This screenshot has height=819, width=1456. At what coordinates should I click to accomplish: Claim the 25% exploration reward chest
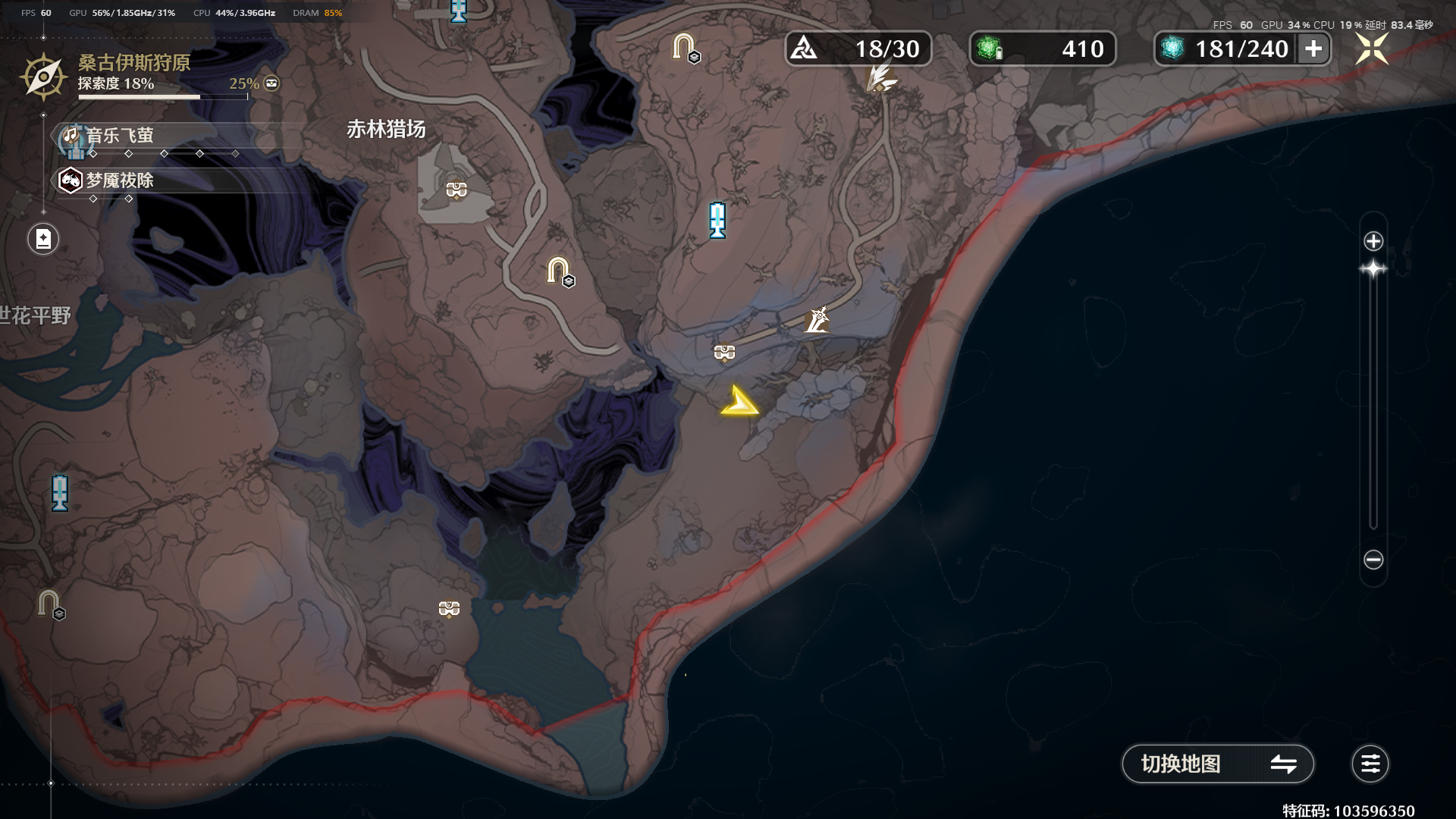click(271, 83)
